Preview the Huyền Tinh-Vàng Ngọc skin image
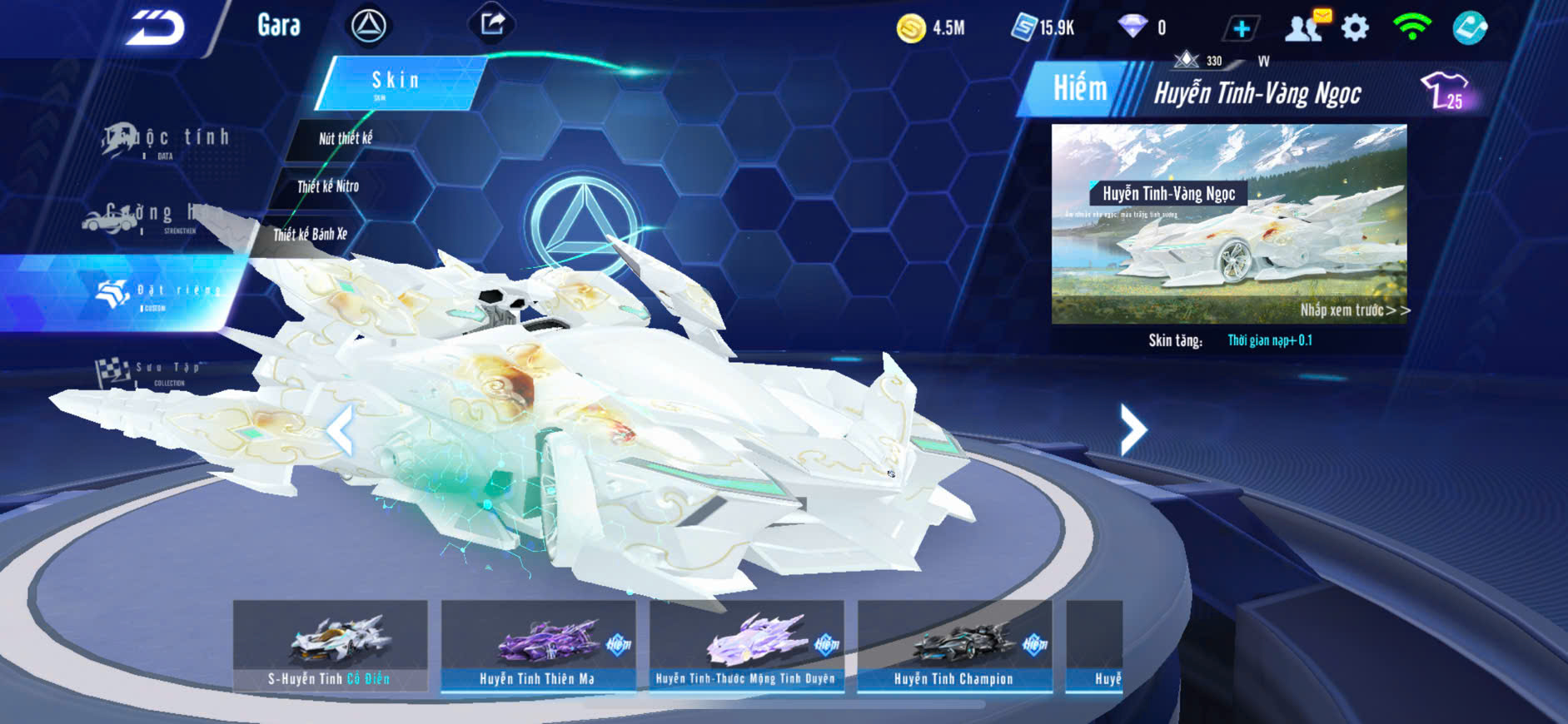Image resolution: width=1568 pixels, height=724 pixels. pos(1229,224)
